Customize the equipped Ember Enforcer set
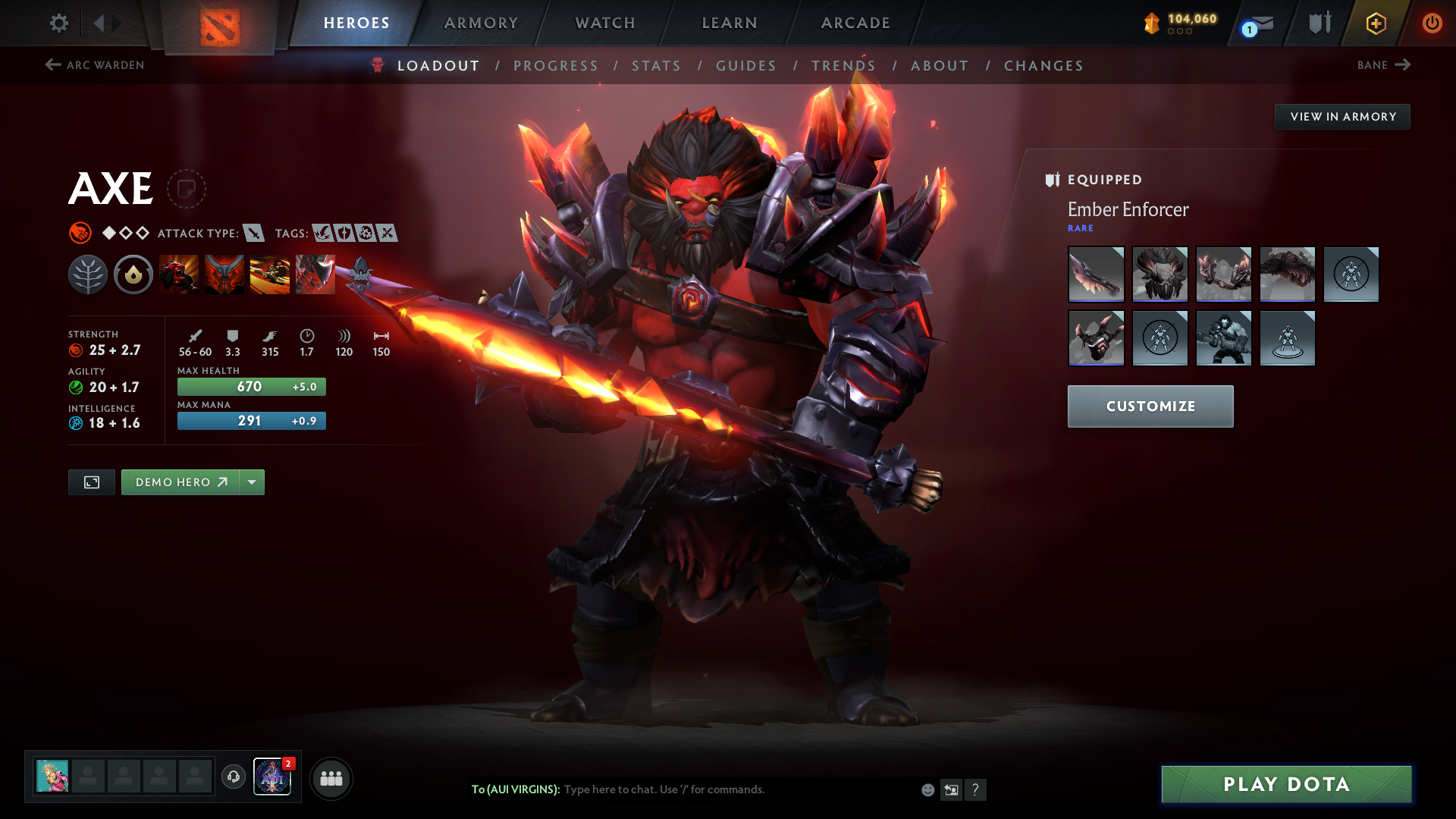The width and height of the screenshot is (1456, 819). (x=1150, y=406)
